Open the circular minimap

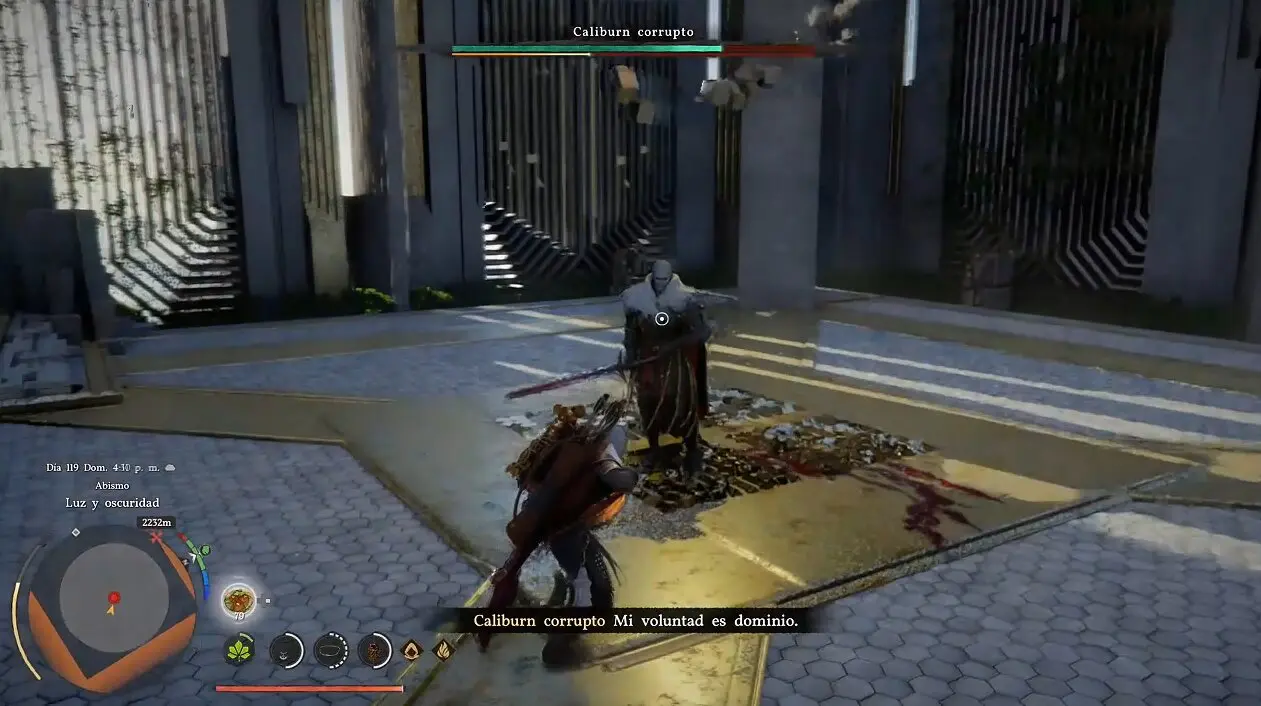coord(113,599)
